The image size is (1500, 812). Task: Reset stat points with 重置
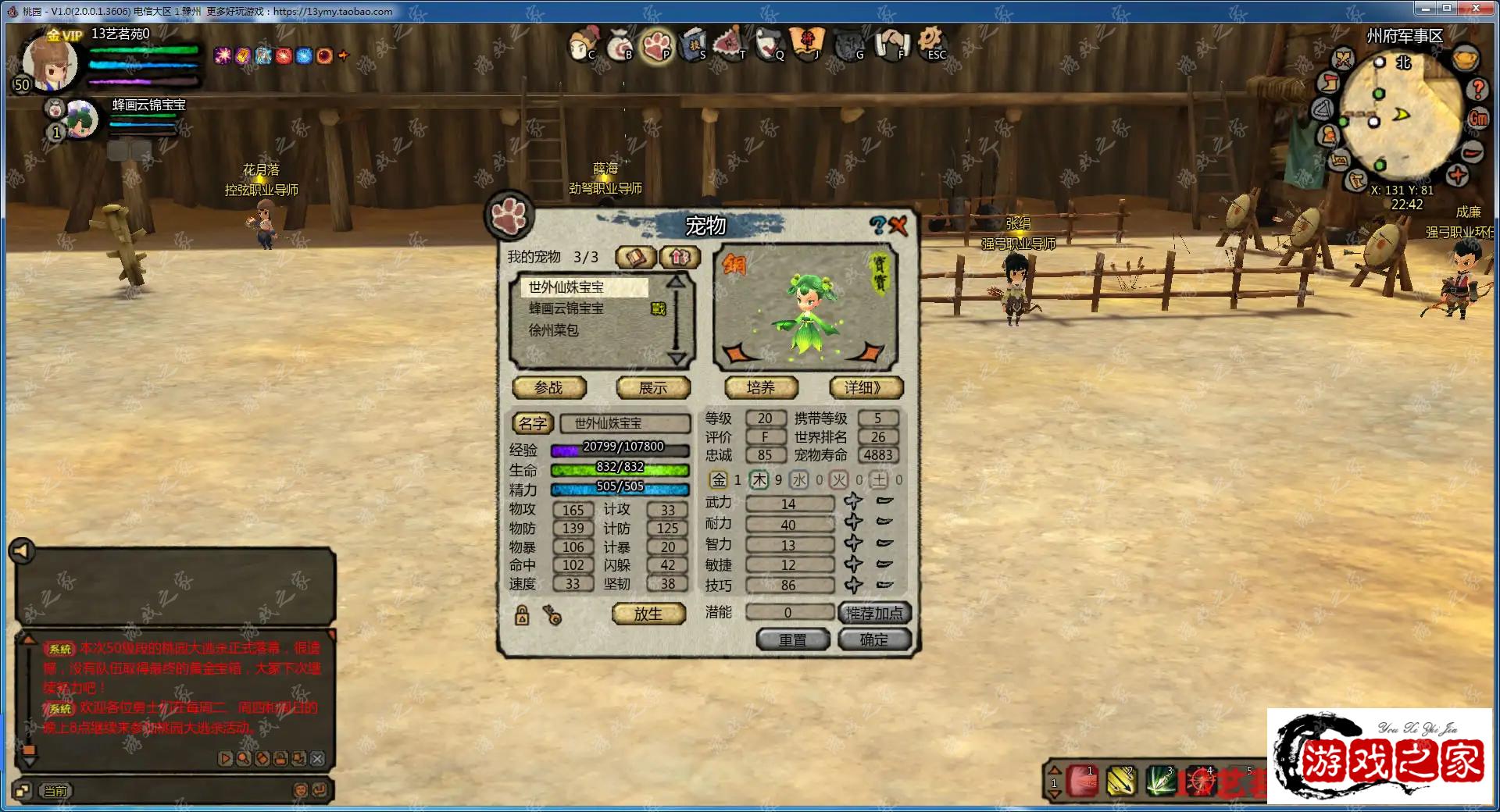(792, 640)
